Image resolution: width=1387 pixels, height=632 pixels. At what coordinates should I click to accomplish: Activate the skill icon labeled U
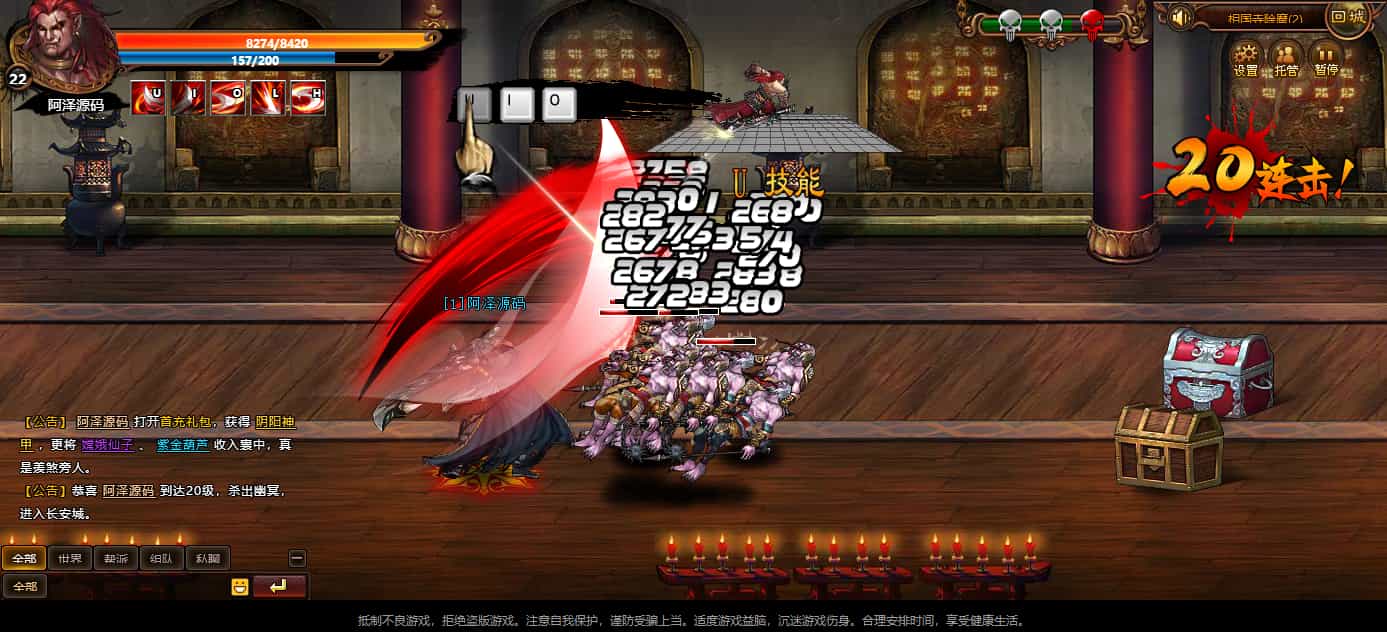pos(148,98)
